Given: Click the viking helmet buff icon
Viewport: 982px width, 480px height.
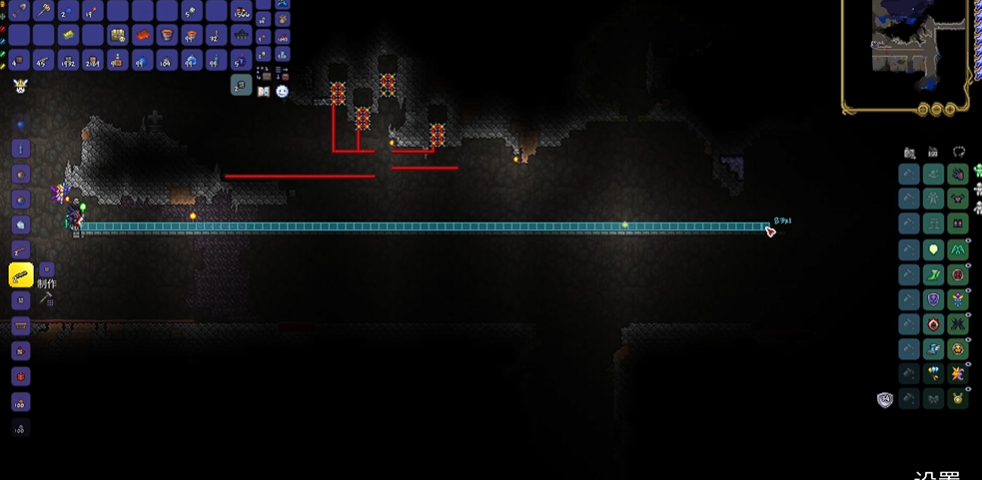Looking at the screenshot, I should pos(19,87).
